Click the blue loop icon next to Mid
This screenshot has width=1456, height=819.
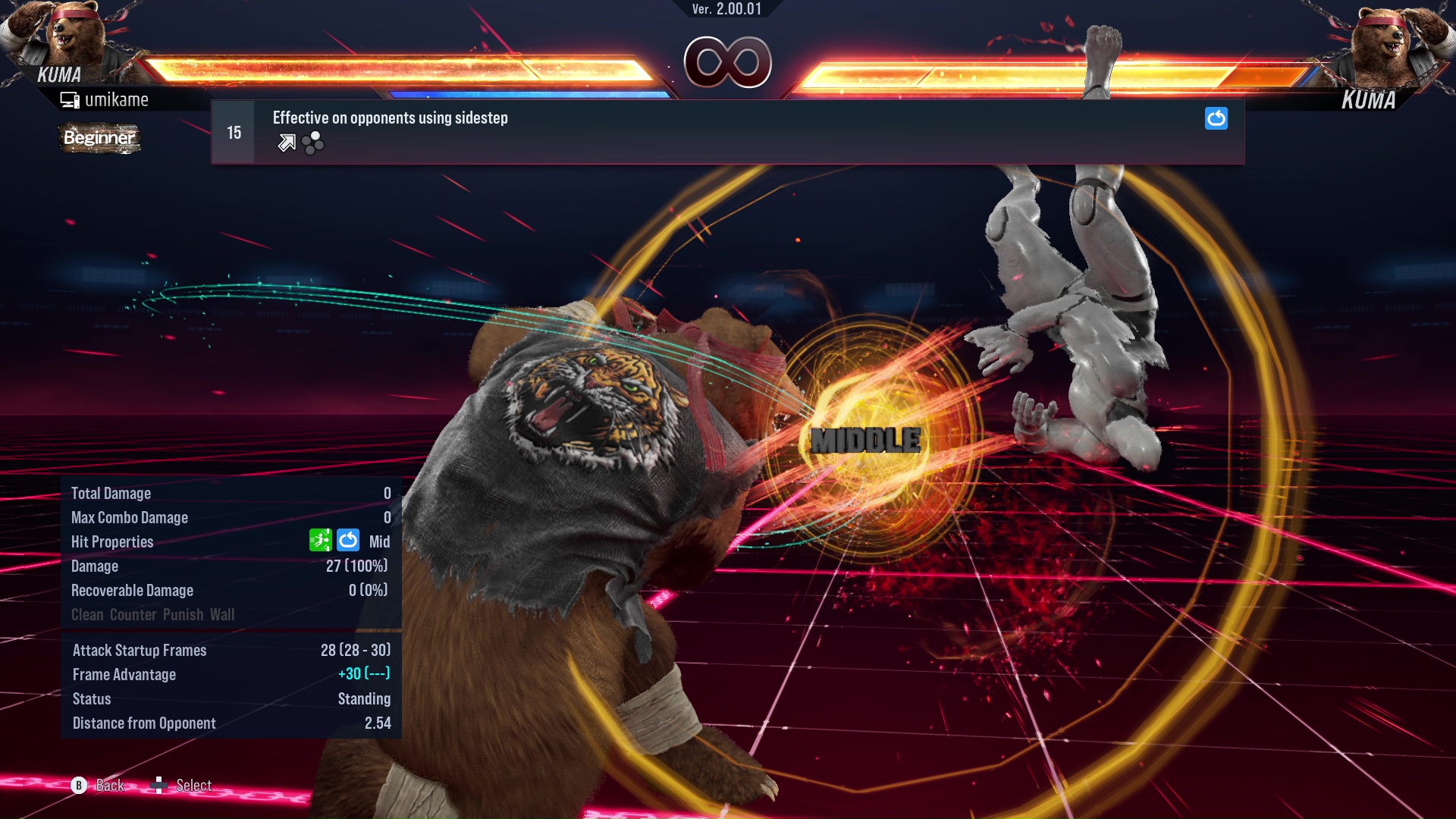click(348, 540)
